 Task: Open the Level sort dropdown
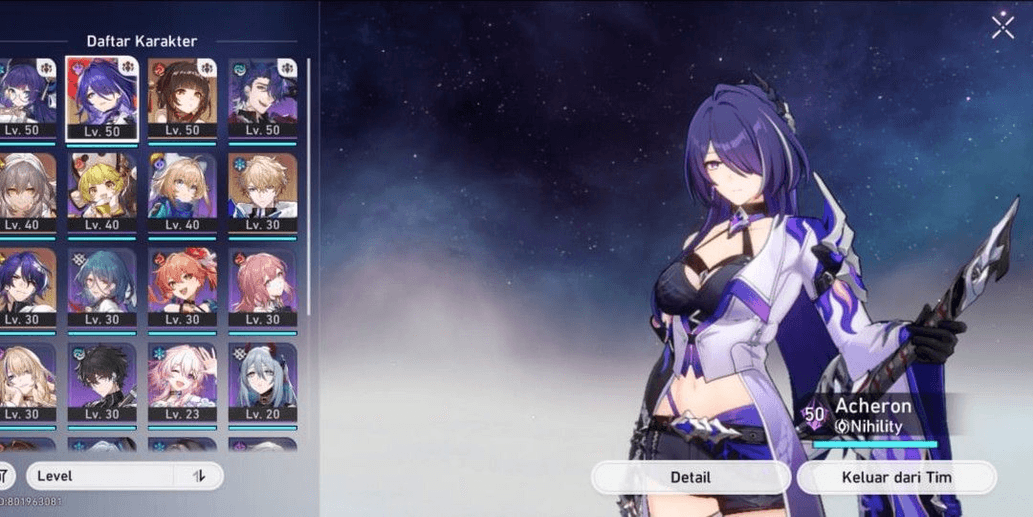pos(100,476)
